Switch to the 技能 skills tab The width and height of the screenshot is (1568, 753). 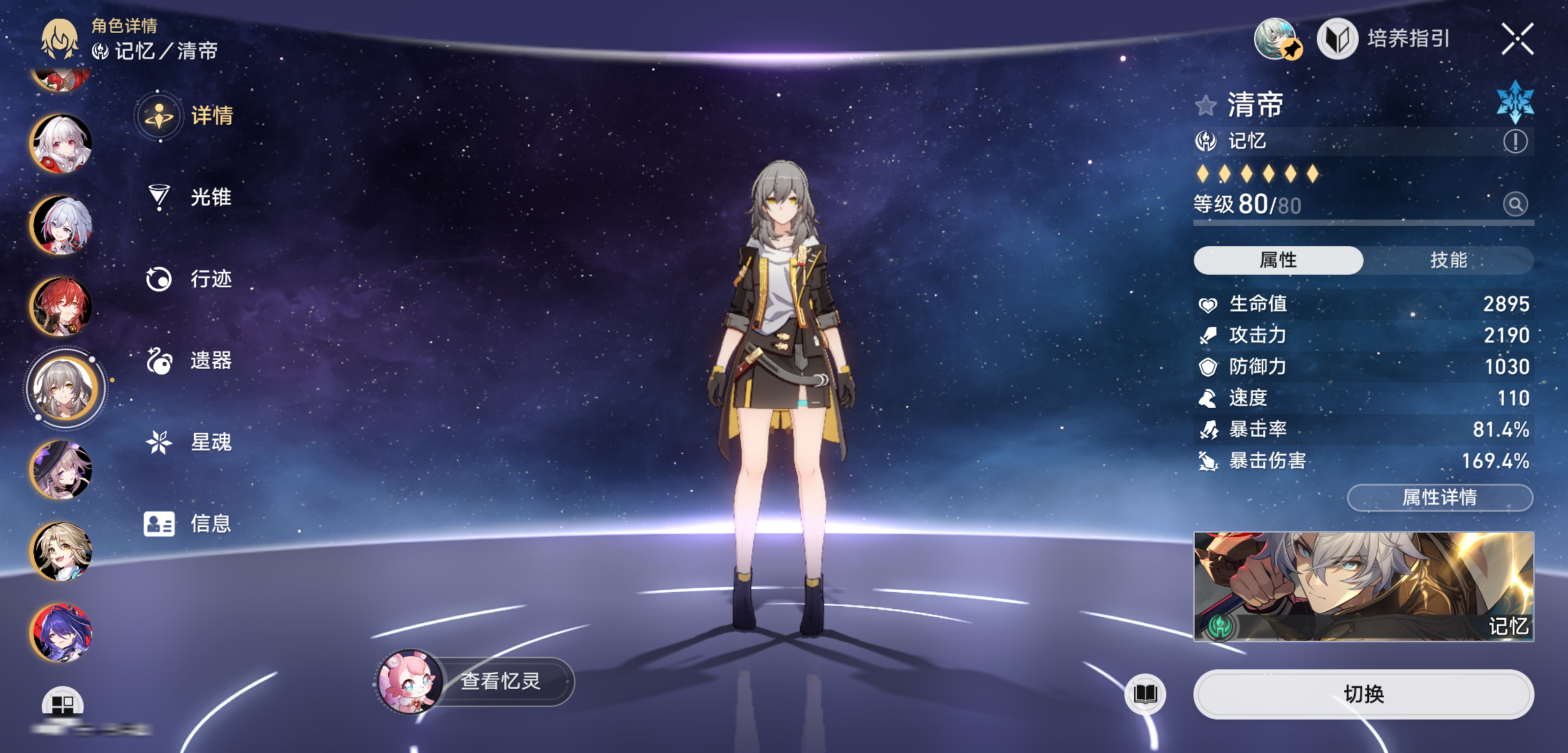(x=1448, y=260)
